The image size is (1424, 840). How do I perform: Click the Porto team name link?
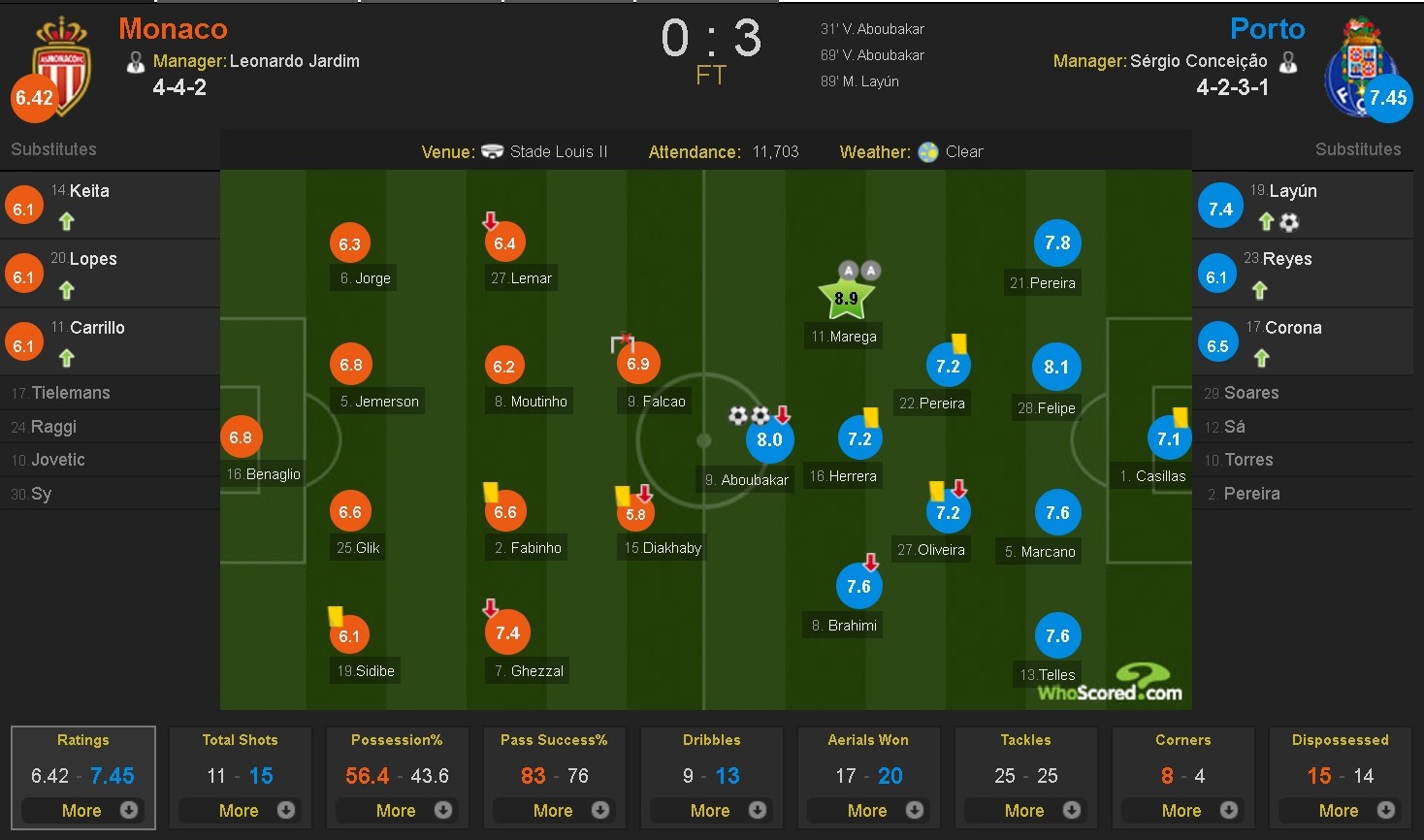pyautogui.click(x=1267, y=29)
